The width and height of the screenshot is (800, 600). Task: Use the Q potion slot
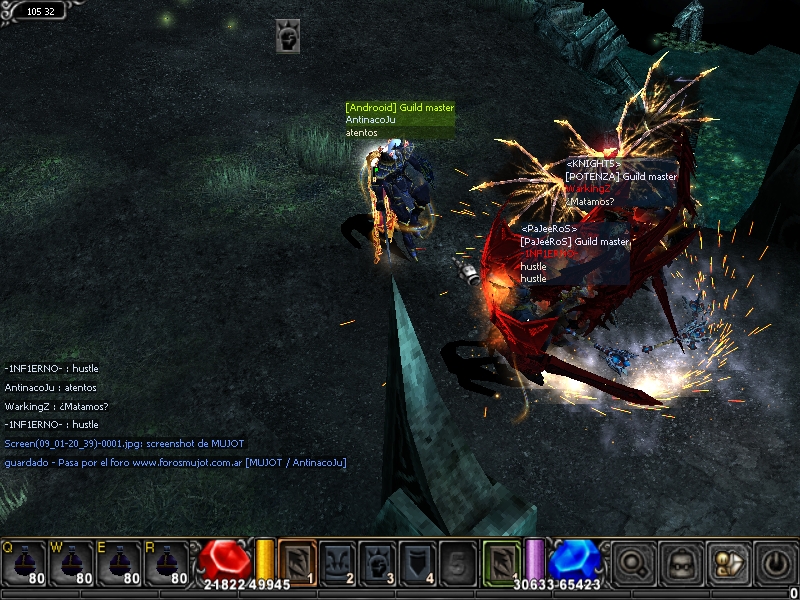tap(25, 565)
